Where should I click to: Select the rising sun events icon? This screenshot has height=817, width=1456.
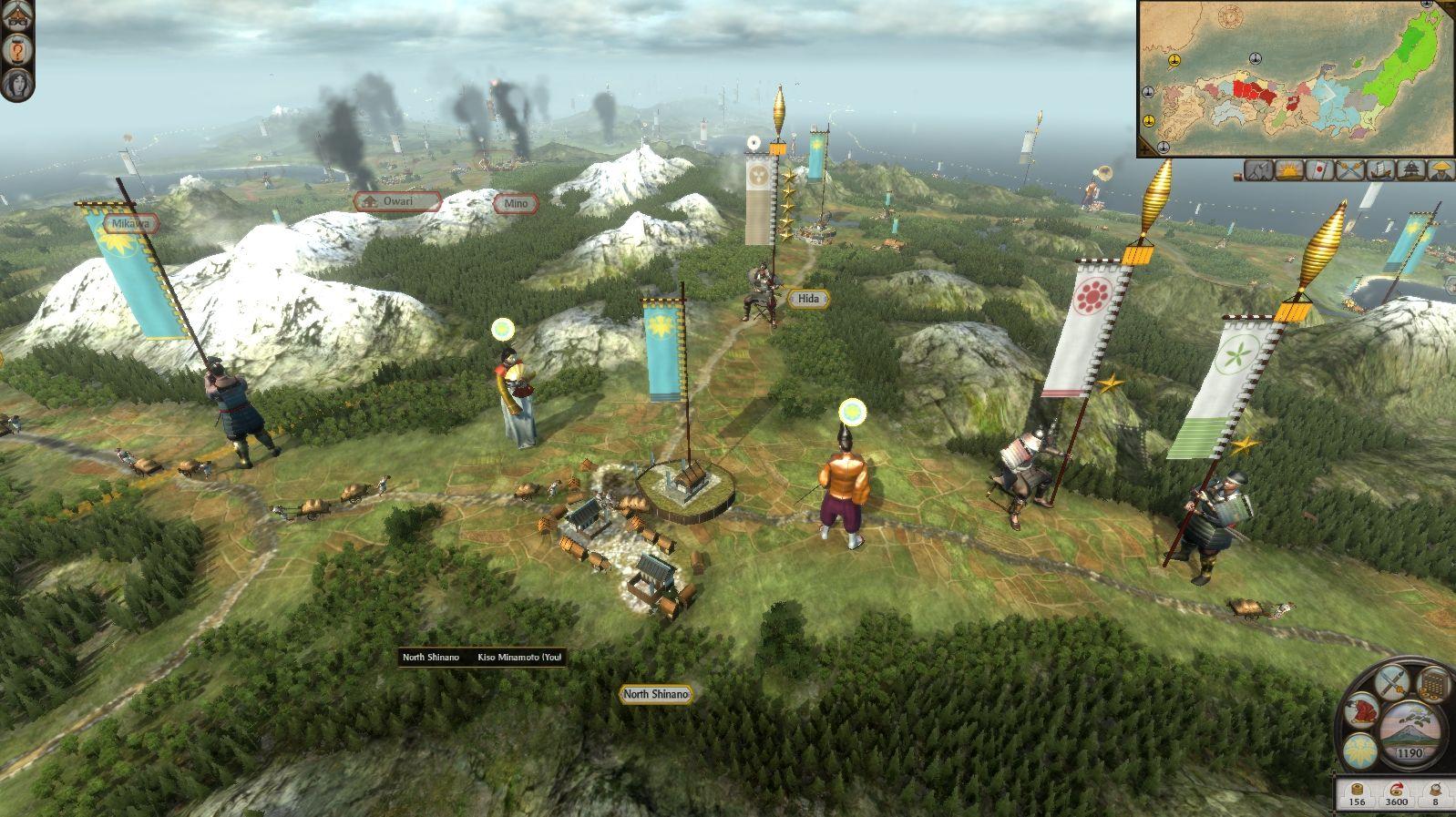click(1289, 169)
